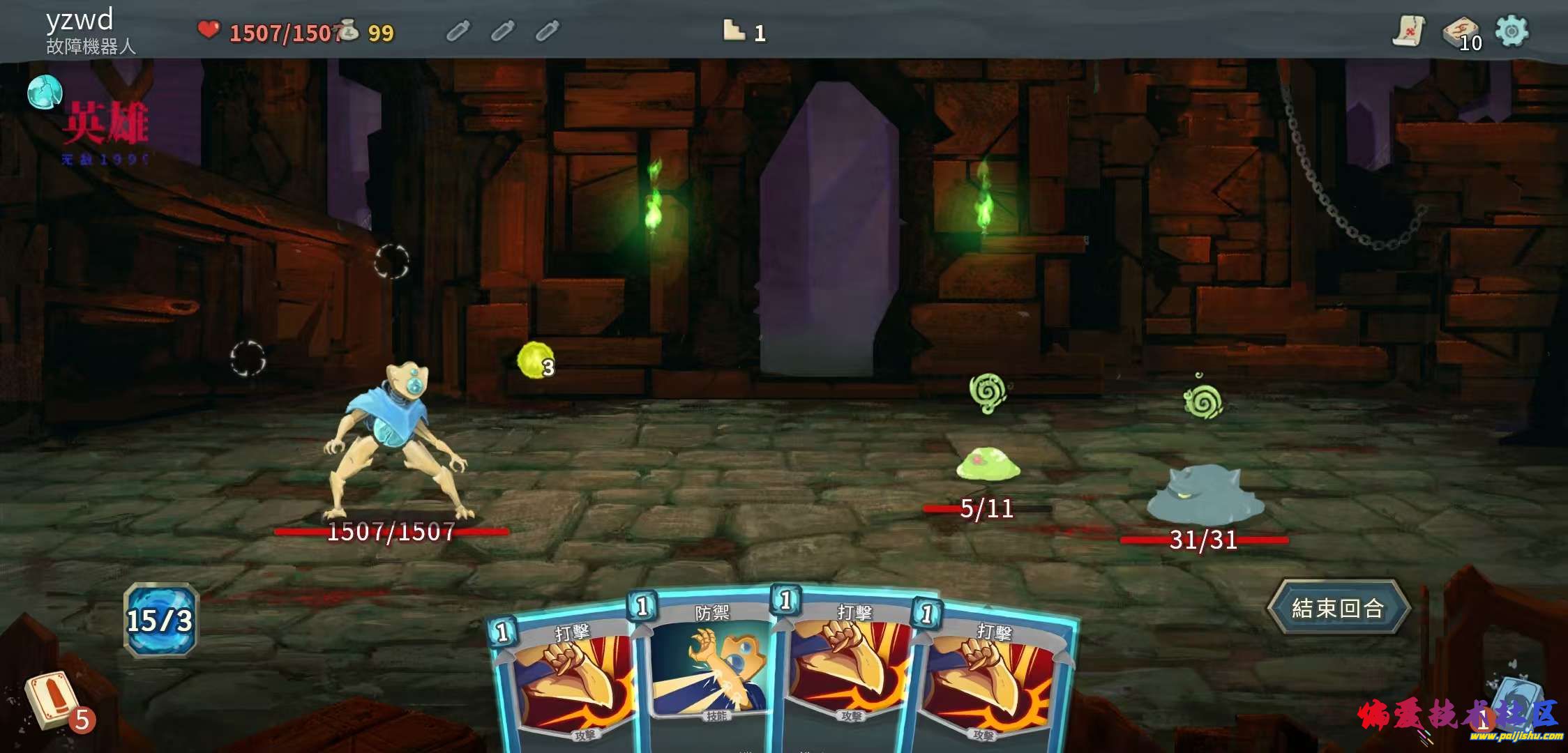Viewport: 1568px width, 753px height.
Task: Open the settings gear menu
Action: [x=1512, y=31]
